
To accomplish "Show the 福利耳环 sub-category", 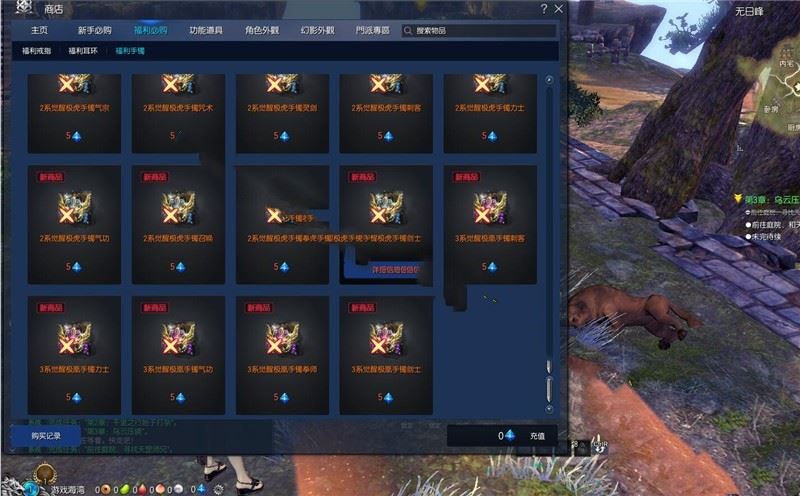I will (83, 50).
